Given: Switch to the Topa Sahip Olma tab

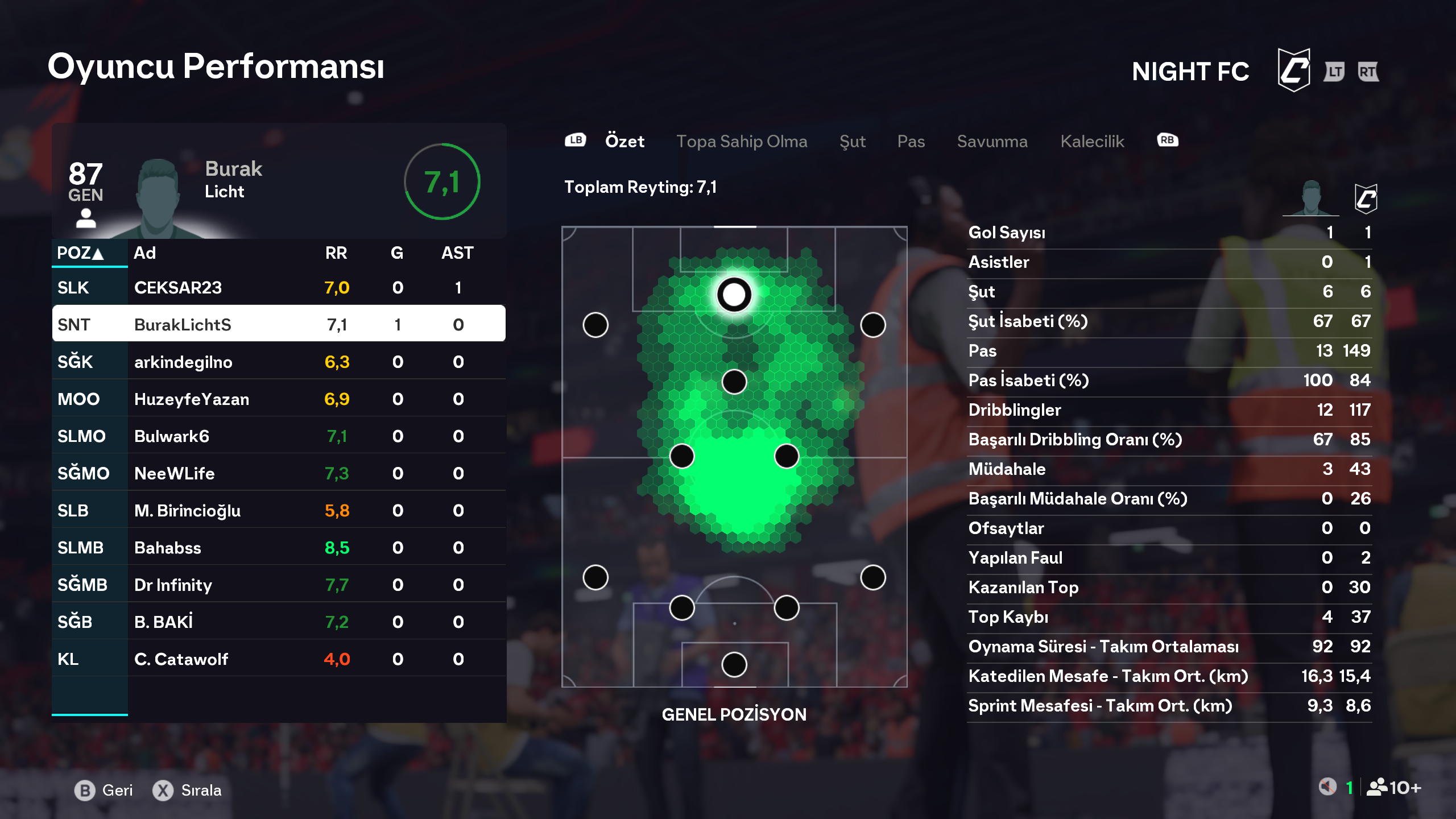Looking at the screenshot, I should (x=741, y=142).
